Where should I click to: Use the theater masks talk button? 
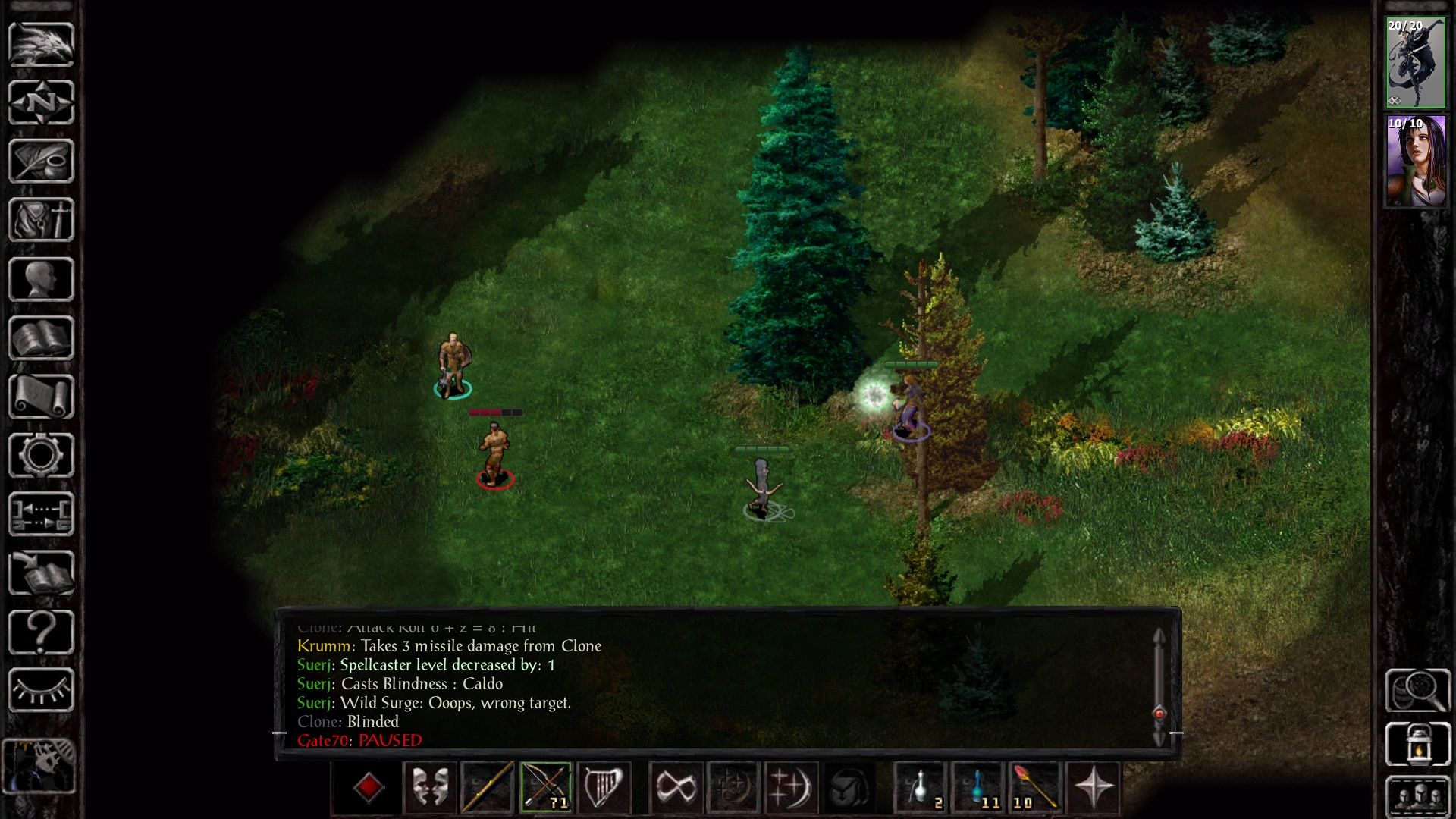coord(430,787)
